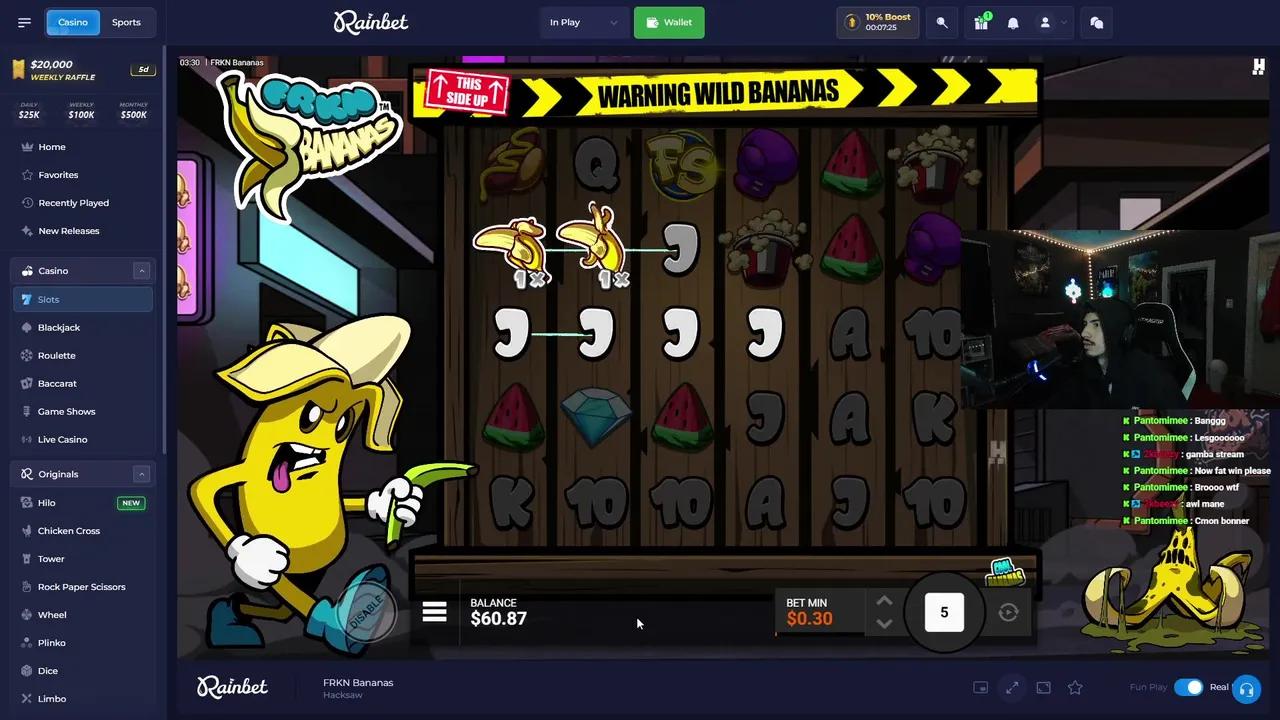Open the chat bubble icon top right

tap(1096, 22)
